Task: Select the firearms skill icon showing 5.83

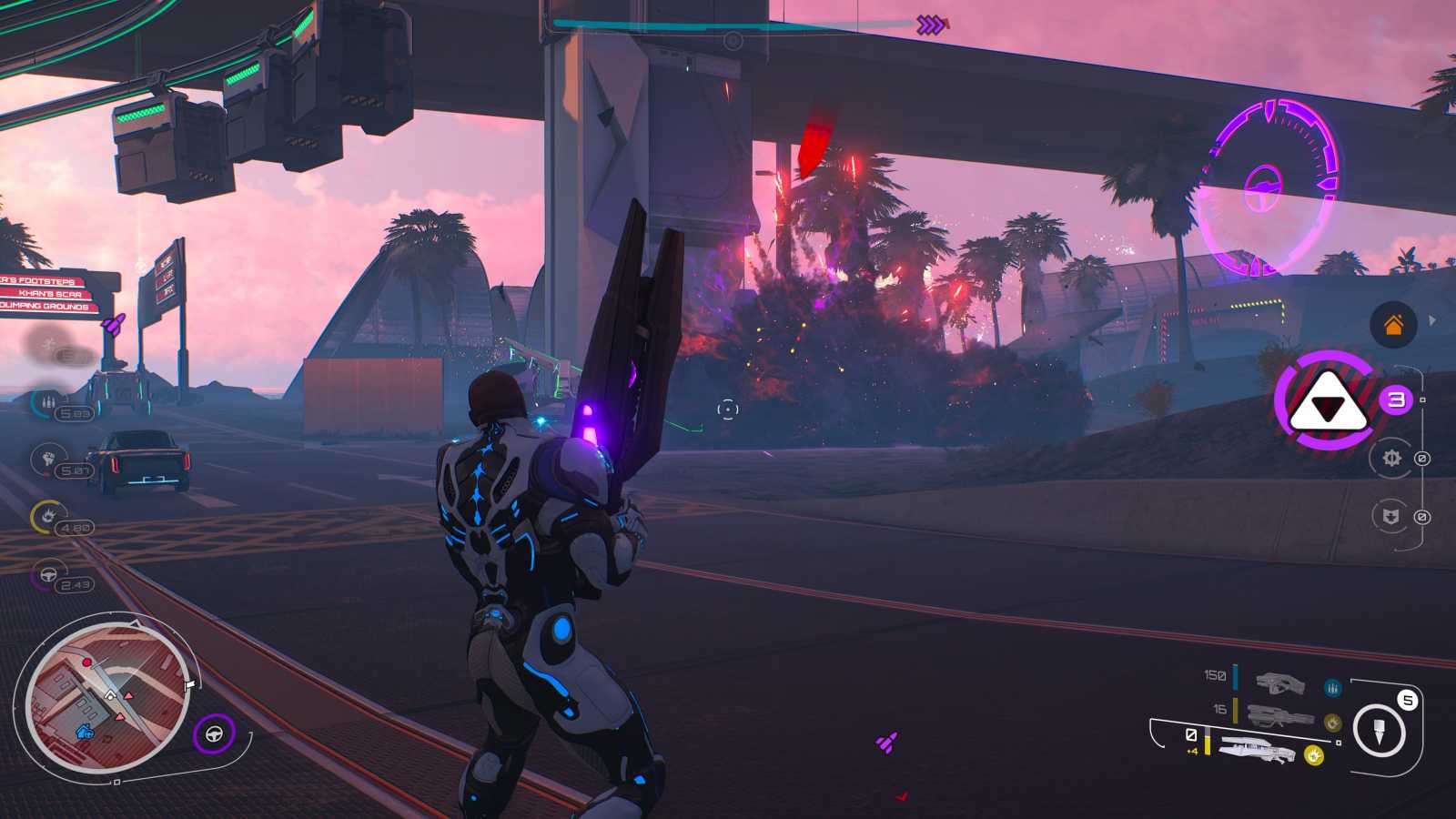Action: tap(47, 401)
